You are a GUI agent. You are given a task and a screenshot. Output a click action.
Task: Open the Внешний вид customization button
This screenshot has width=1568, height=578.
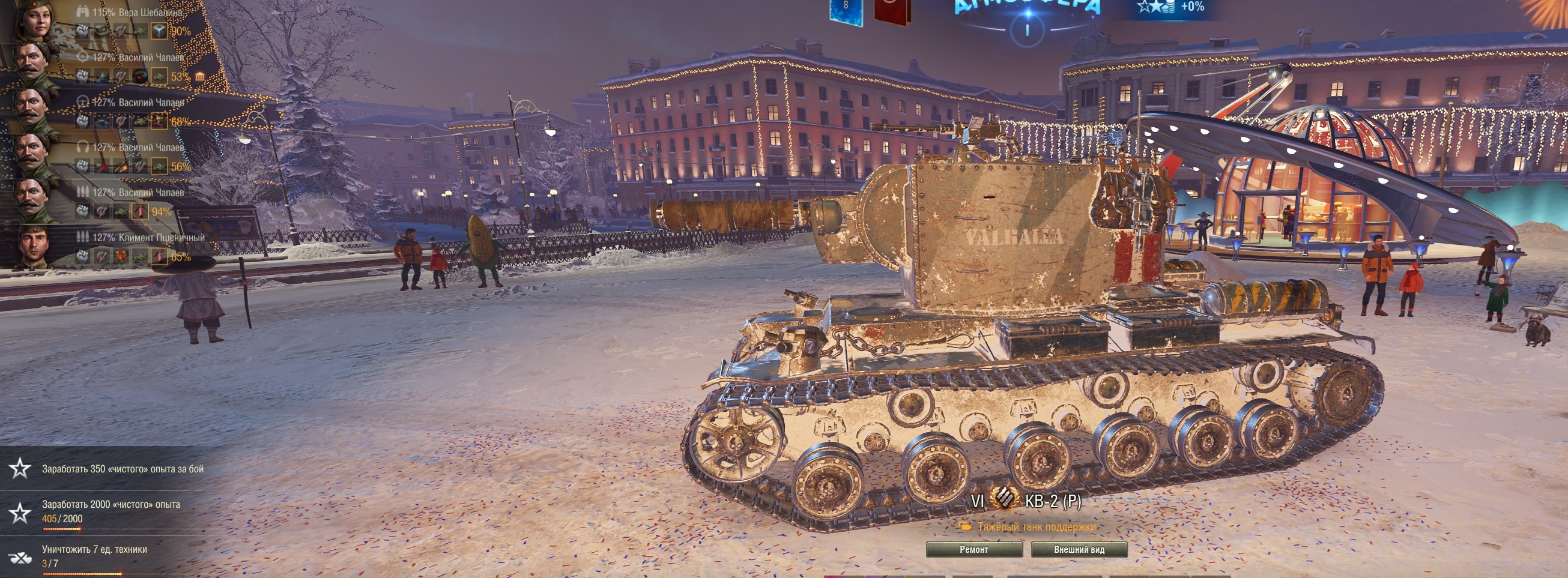(1079, 549)
